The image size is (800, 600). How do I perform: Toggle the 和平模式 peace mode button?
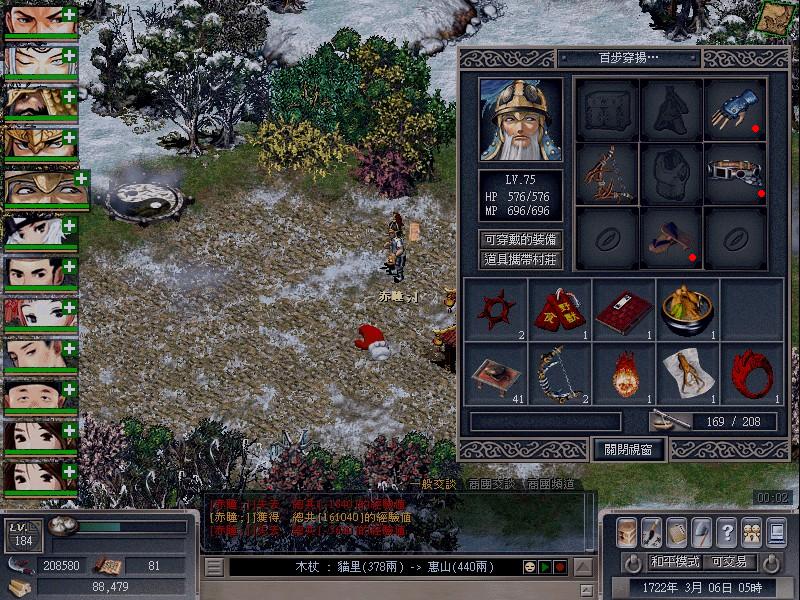675,561
